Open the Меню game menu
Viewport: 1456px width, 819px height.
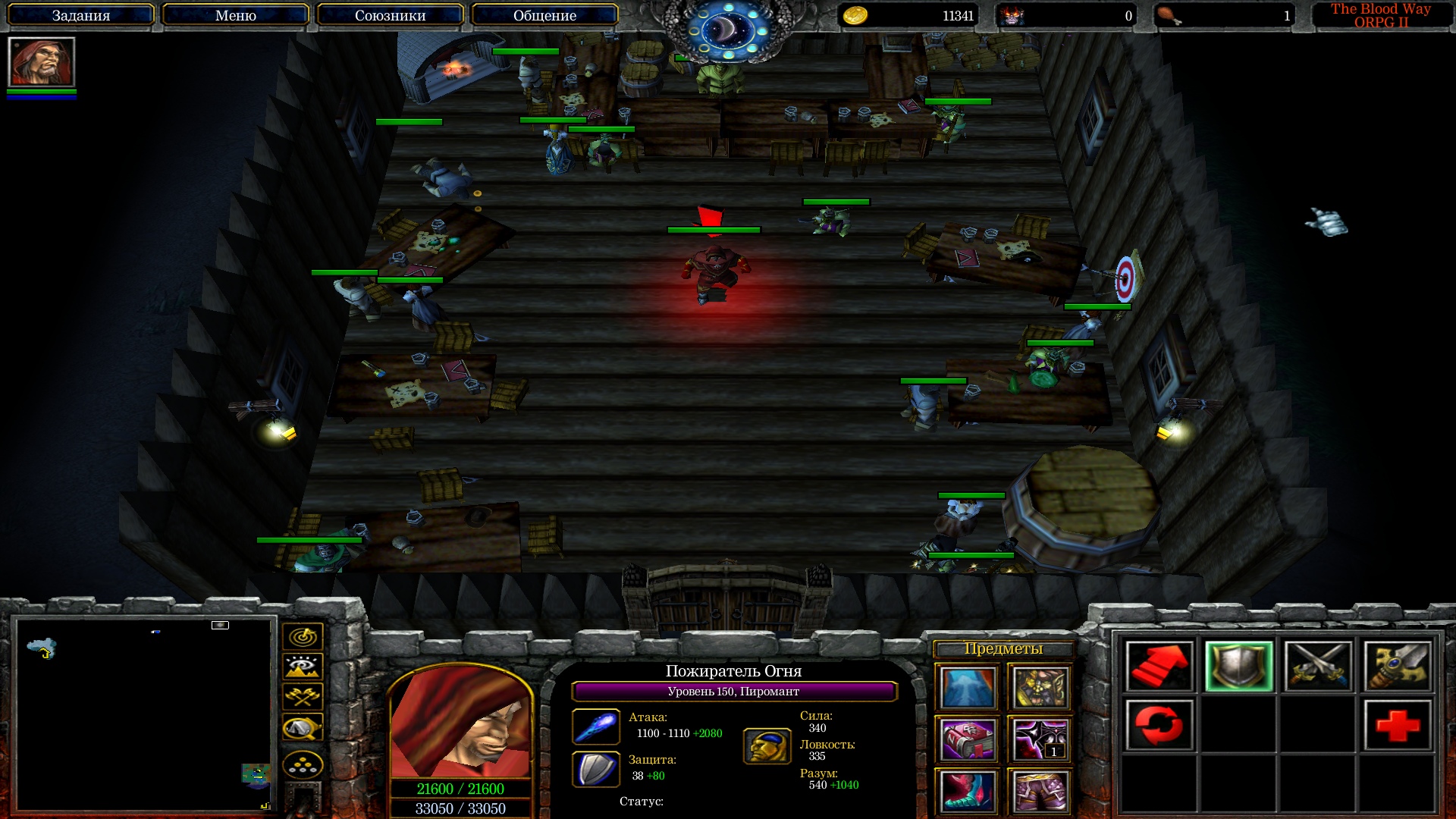click(x=235, y=15)
